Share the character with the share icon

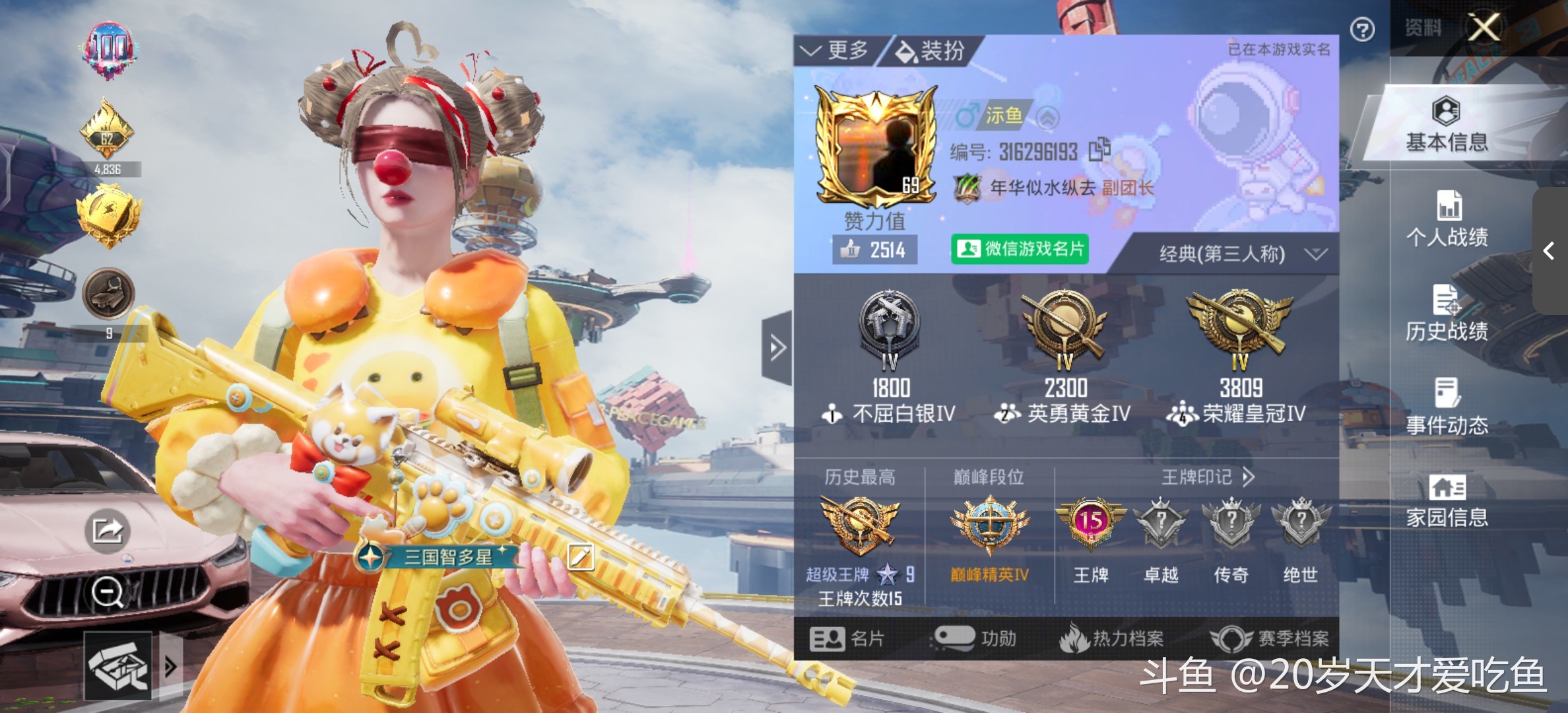coord(107,530)
